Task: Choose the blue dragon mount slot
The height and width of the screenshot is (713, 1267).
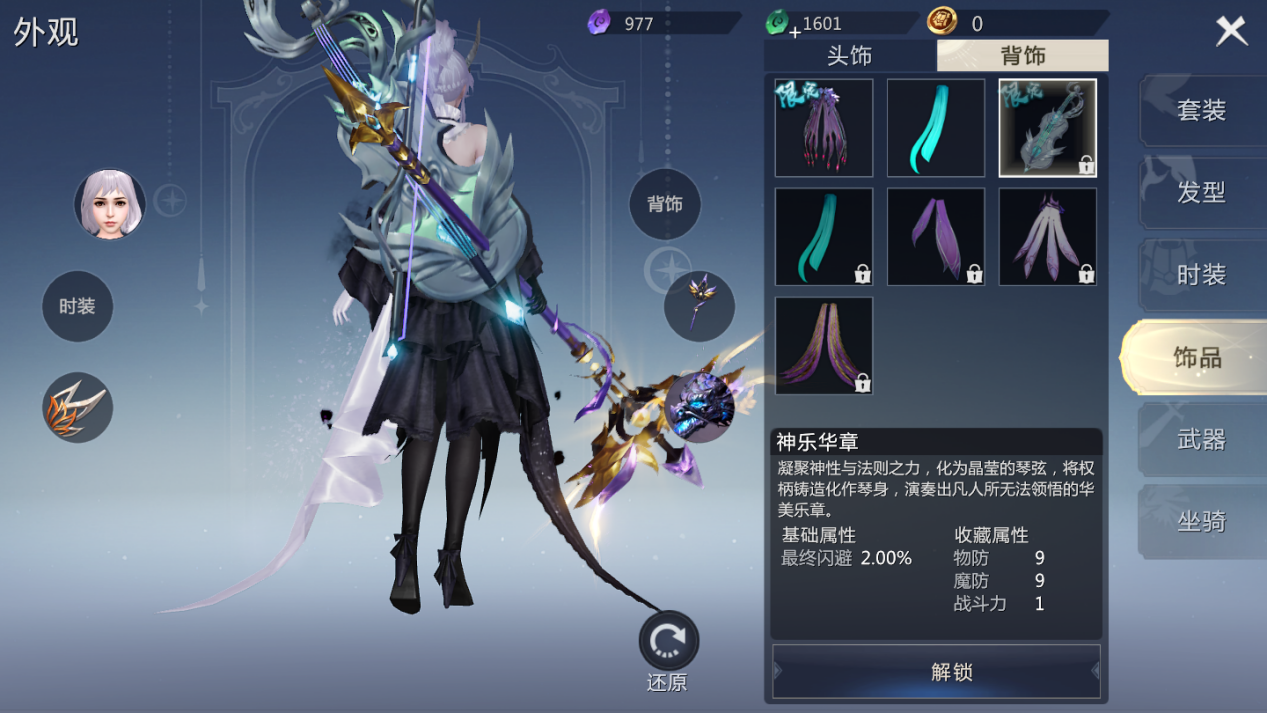Action: click(x=699, y=407)
